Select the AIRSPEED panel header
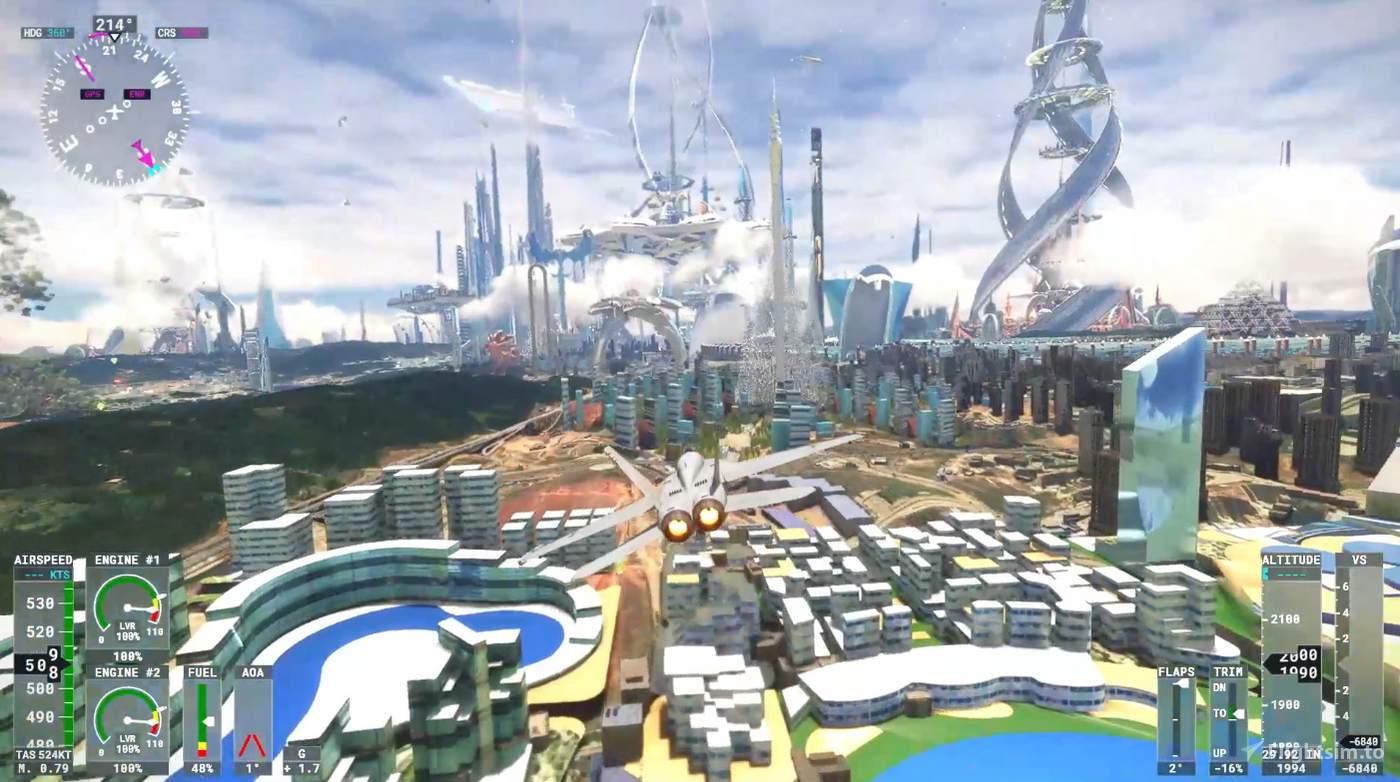This screenshot has height=782, width=1400. pyautogui.click(x=43, y=559)
